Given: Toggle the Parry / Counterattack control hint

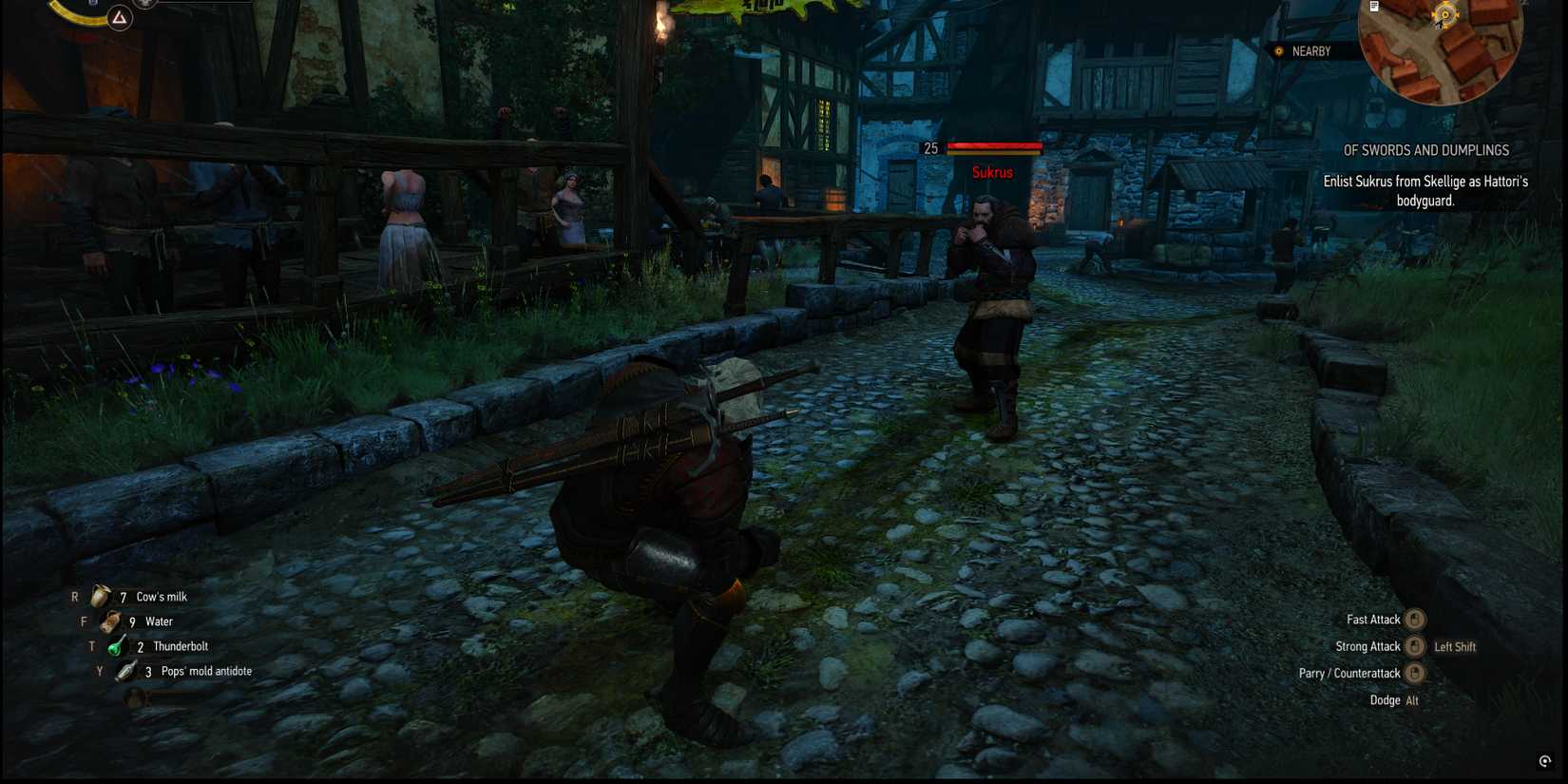Looking at the screenshot, I should coord(1415,673).
